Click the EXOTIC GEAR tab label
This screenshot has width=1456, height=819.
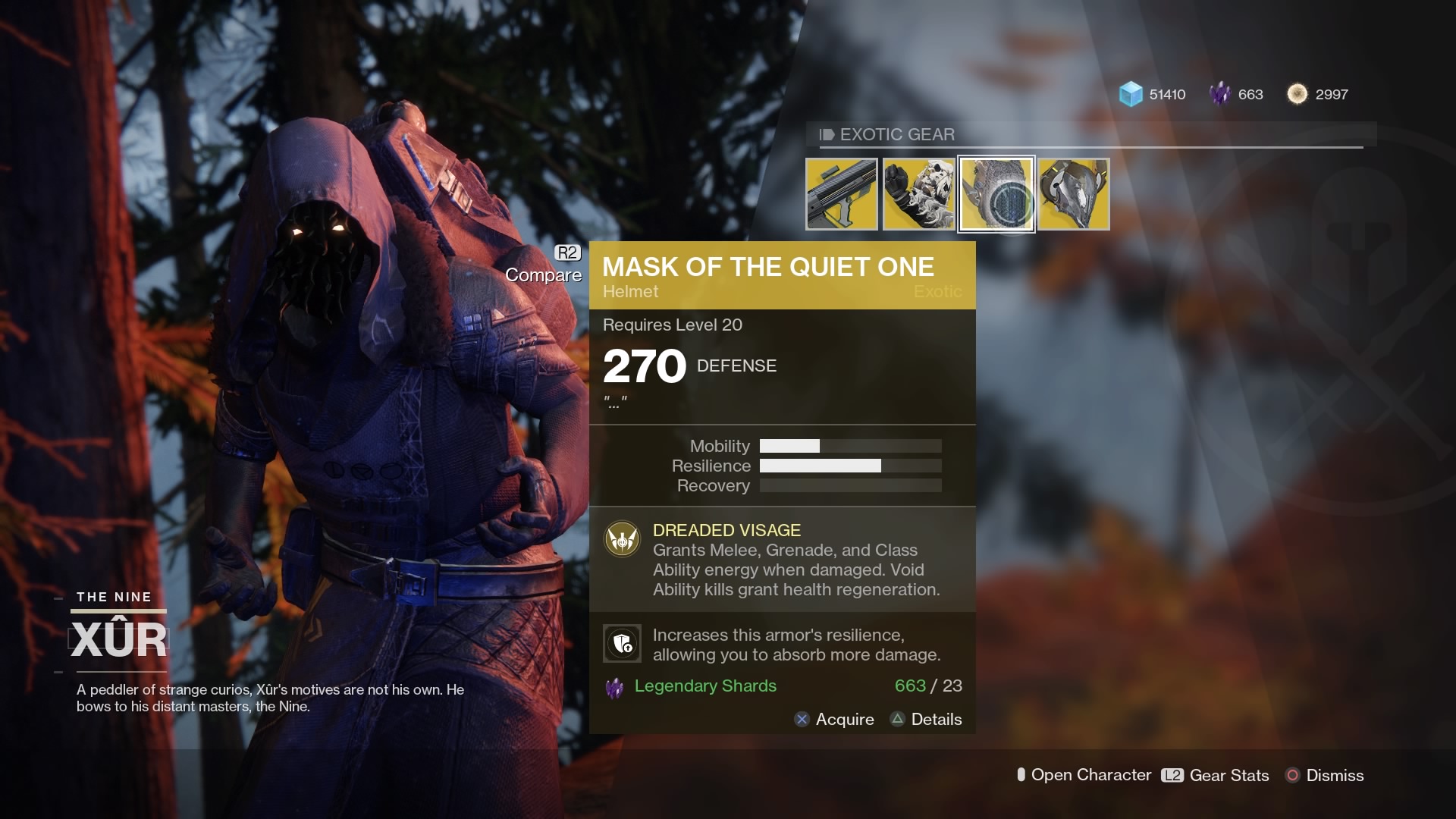point(897,134)
